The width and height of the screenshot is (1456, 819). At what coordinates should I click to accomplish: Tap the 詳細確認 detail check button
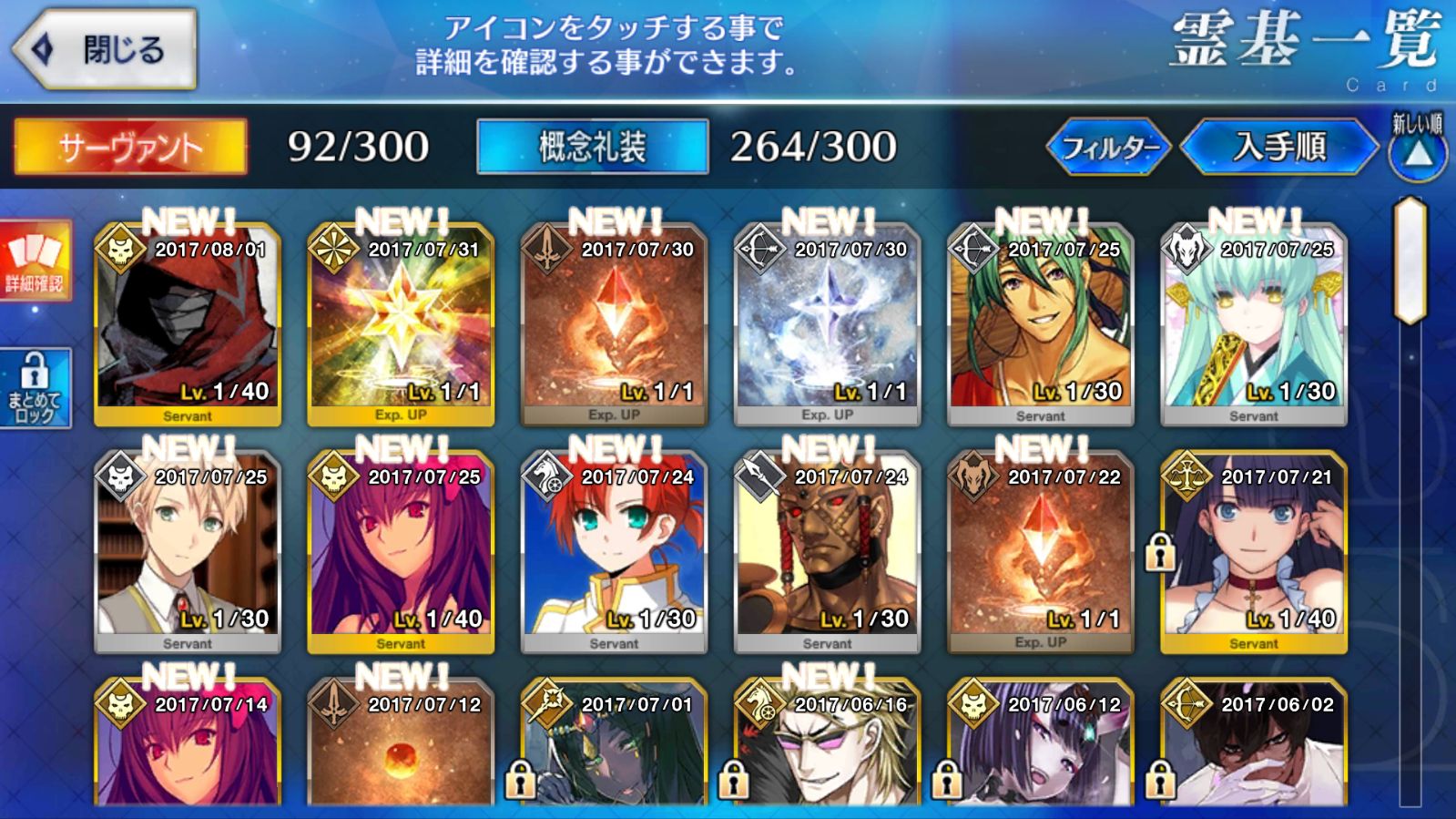(x=36, y=261)
